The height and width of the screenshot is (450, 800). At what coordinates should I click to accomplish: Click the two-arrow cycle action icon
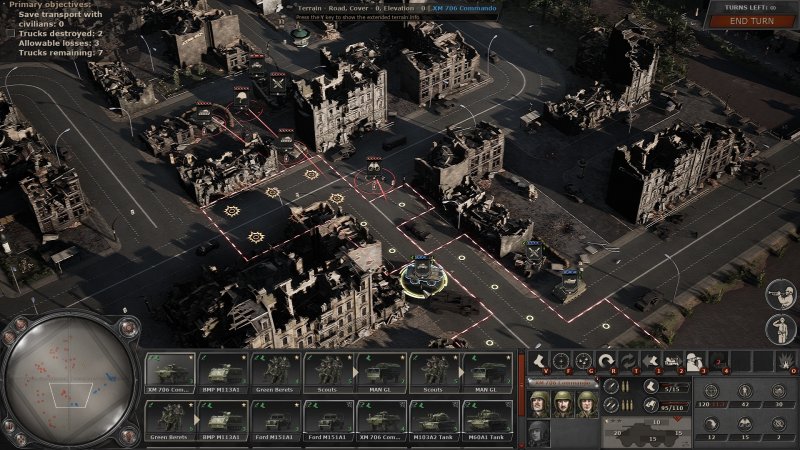[x=627, y=361]
